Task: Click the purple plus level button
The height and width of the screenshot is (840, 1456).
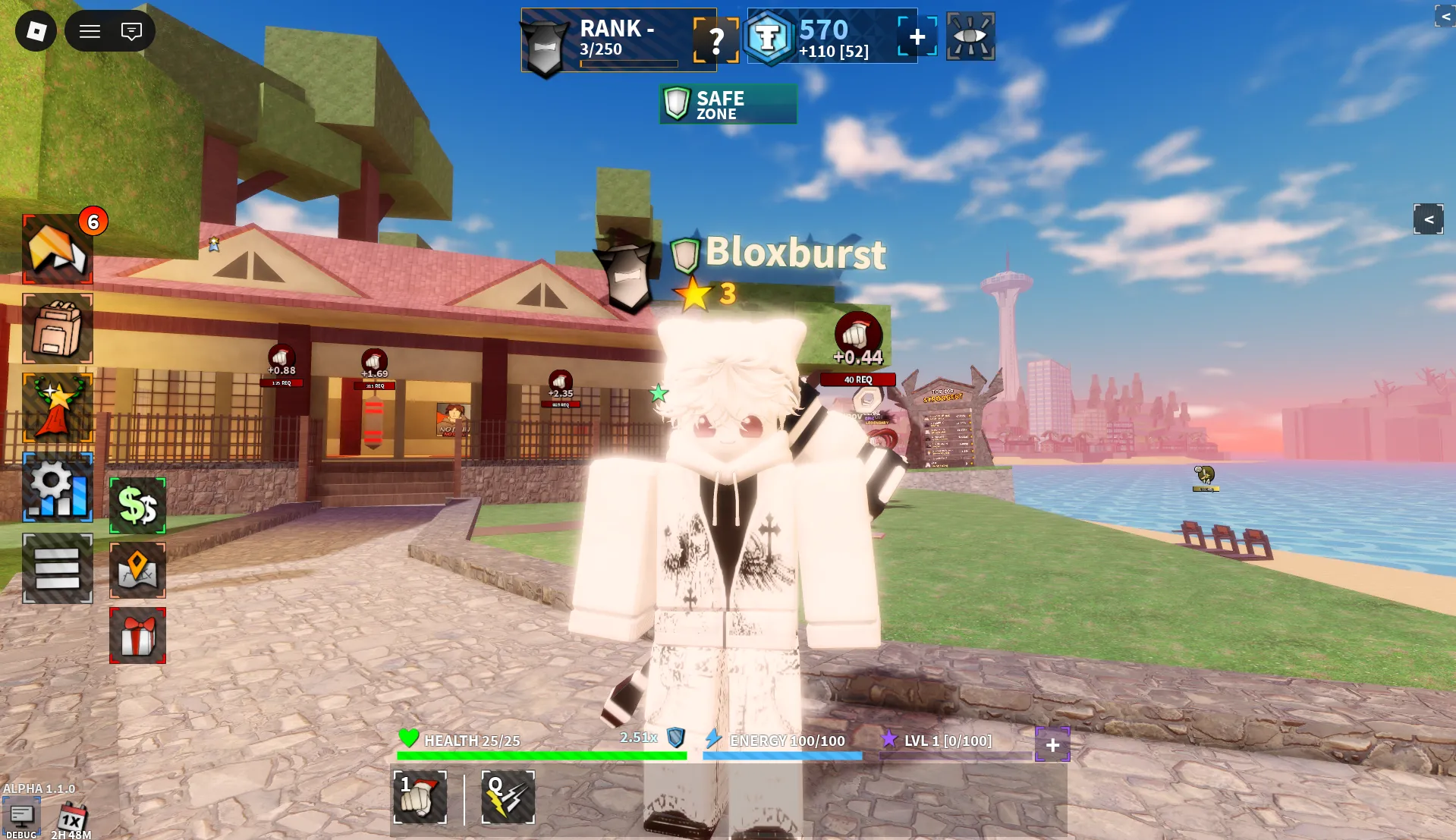Action: [1052, 745]
